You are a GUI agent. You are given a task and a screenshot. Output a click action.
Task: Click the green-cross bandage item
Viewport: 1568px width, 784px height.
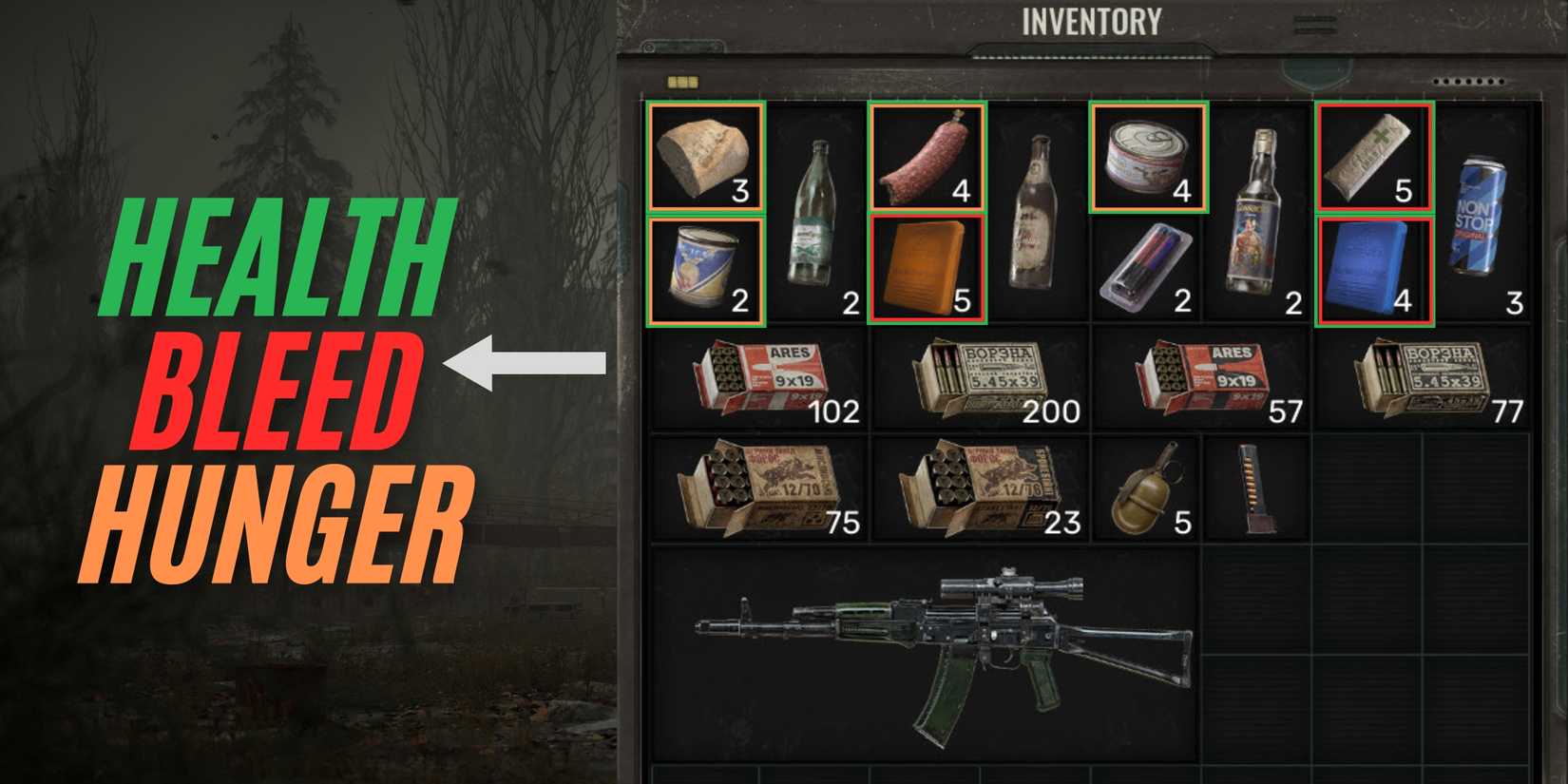tap(1372, 155)
